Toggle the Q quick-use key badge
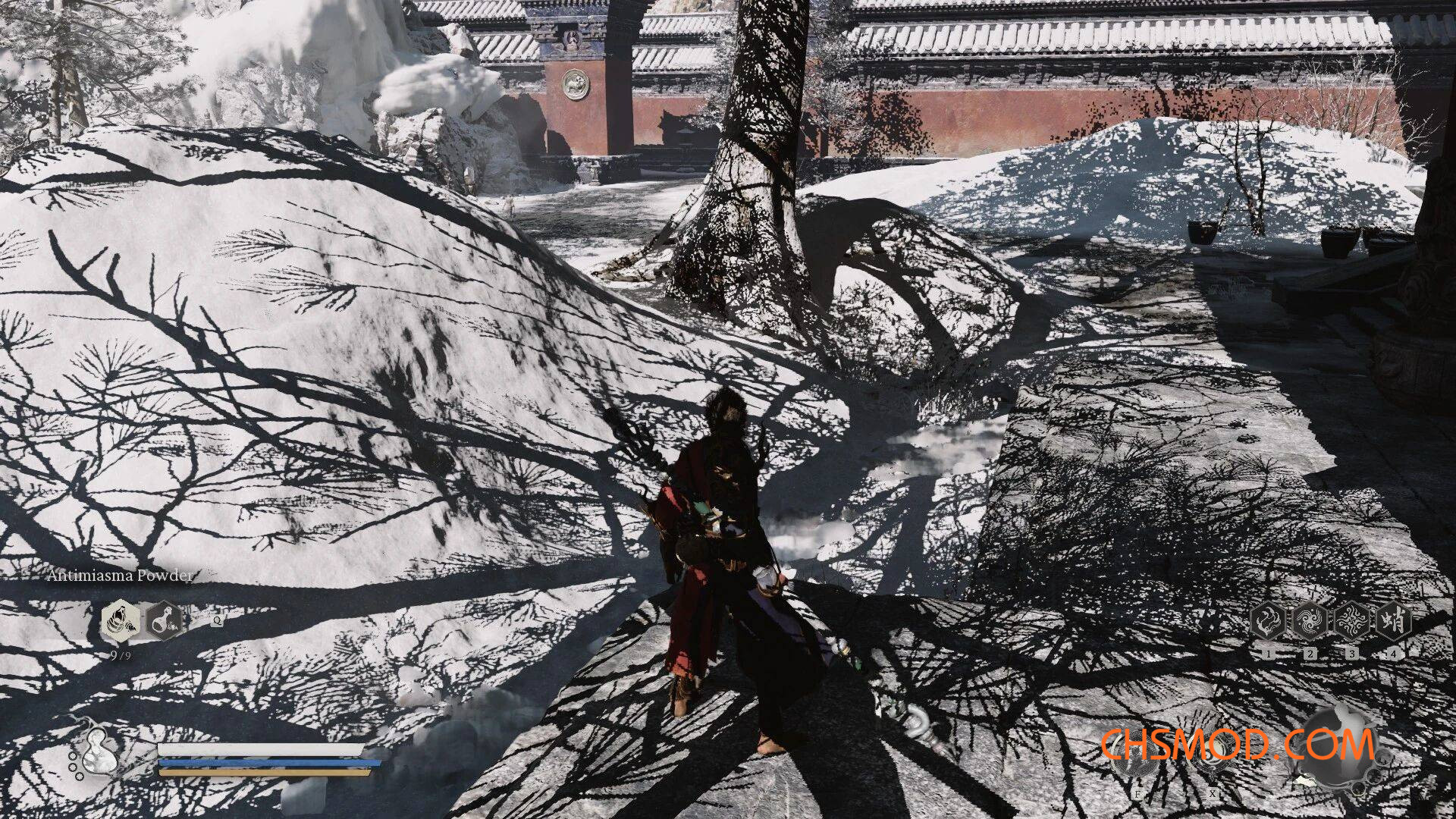Viewport: 1456px width, 819px height. (x=218, y=621)
